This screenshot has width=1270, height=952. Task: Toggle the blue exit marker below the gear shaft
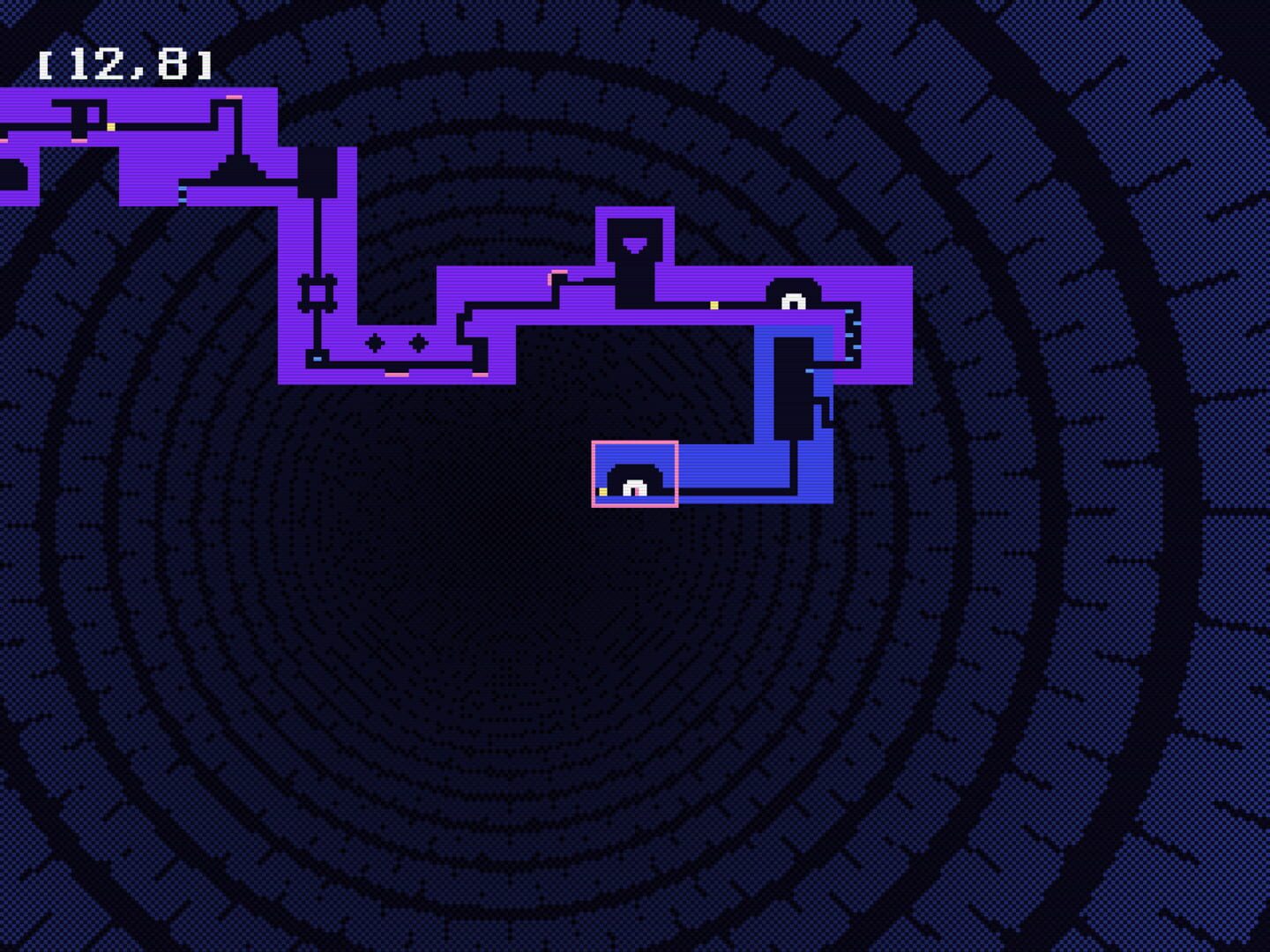click(317, 358)
